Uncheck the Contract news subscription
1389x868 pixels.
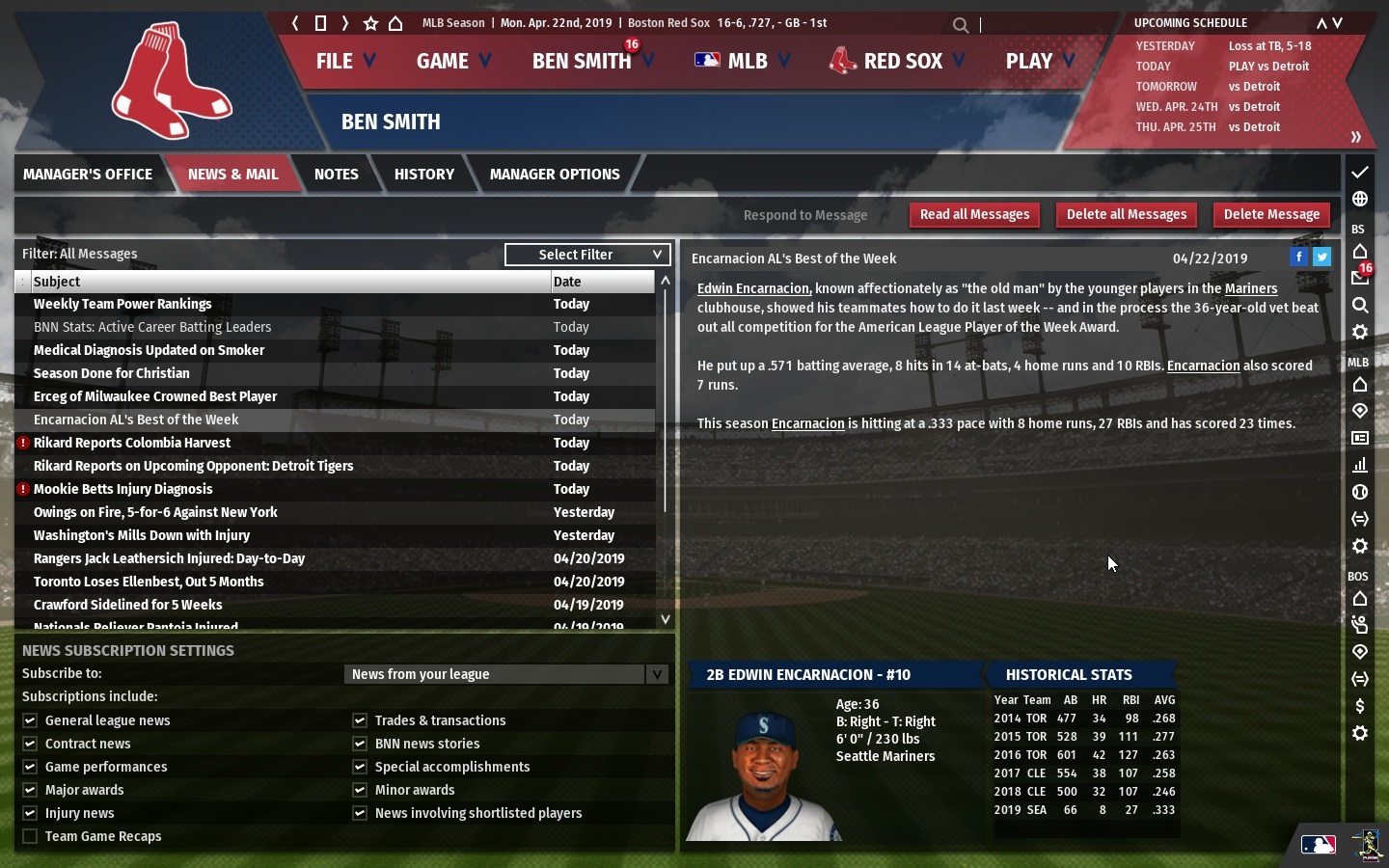coord(30,744)
